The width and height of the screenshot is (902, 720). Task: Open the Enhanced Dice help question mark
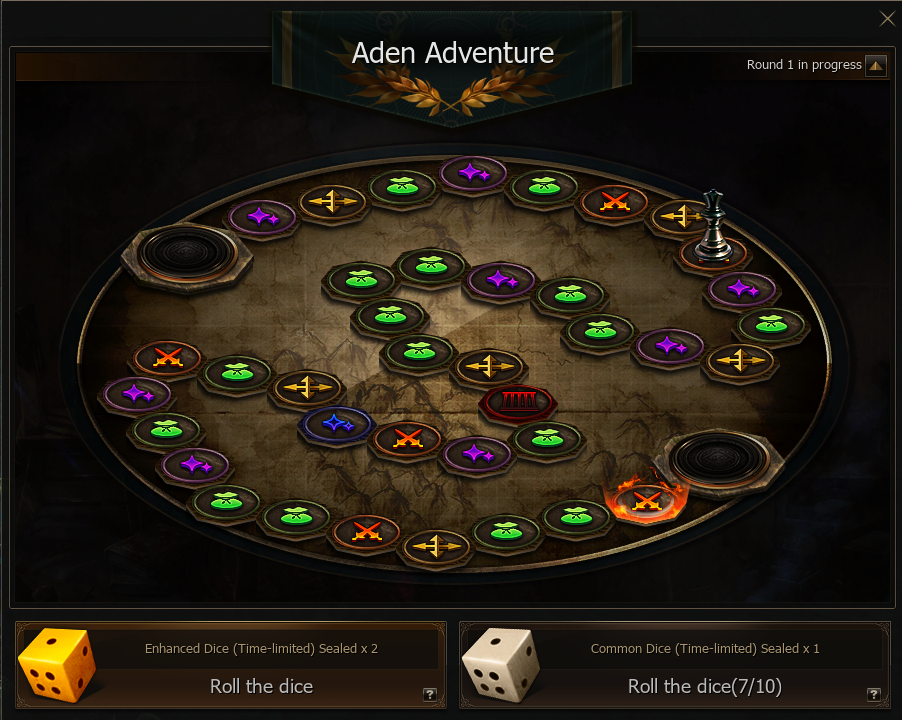[430, 694]
